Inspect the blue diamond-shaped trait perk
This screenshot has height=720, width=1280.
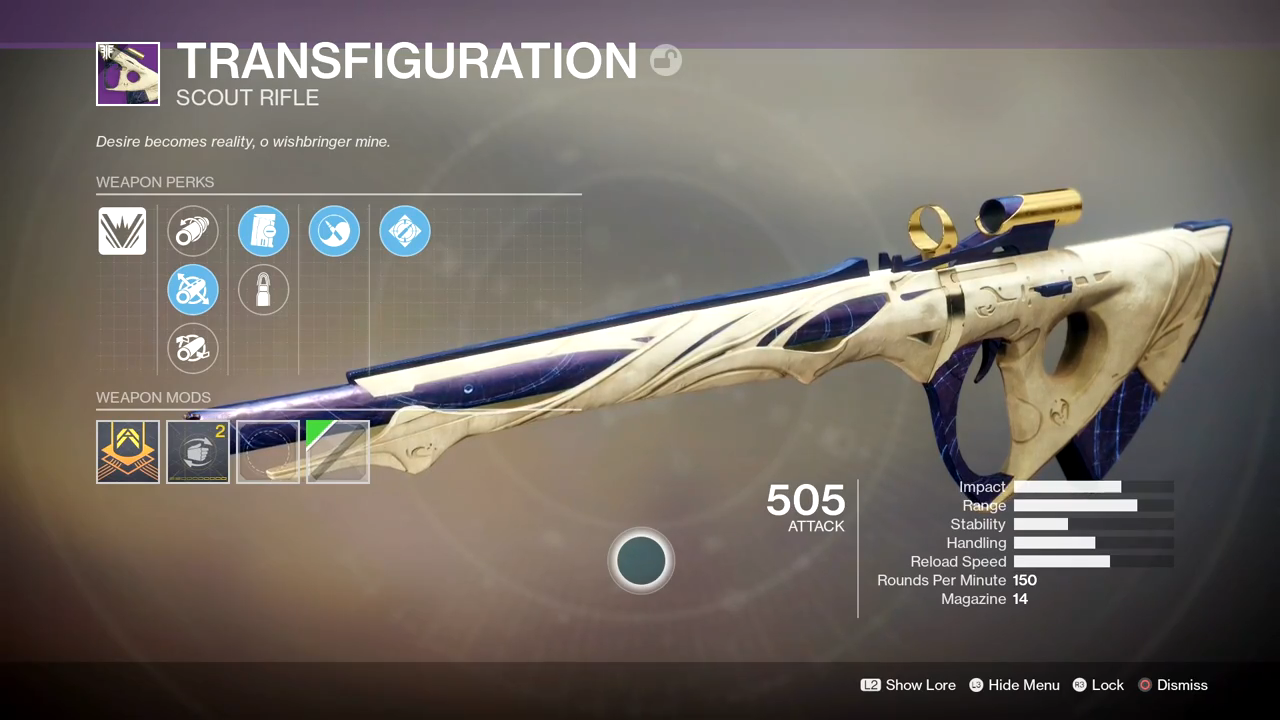pyautogui.click(x=405, y=231)
